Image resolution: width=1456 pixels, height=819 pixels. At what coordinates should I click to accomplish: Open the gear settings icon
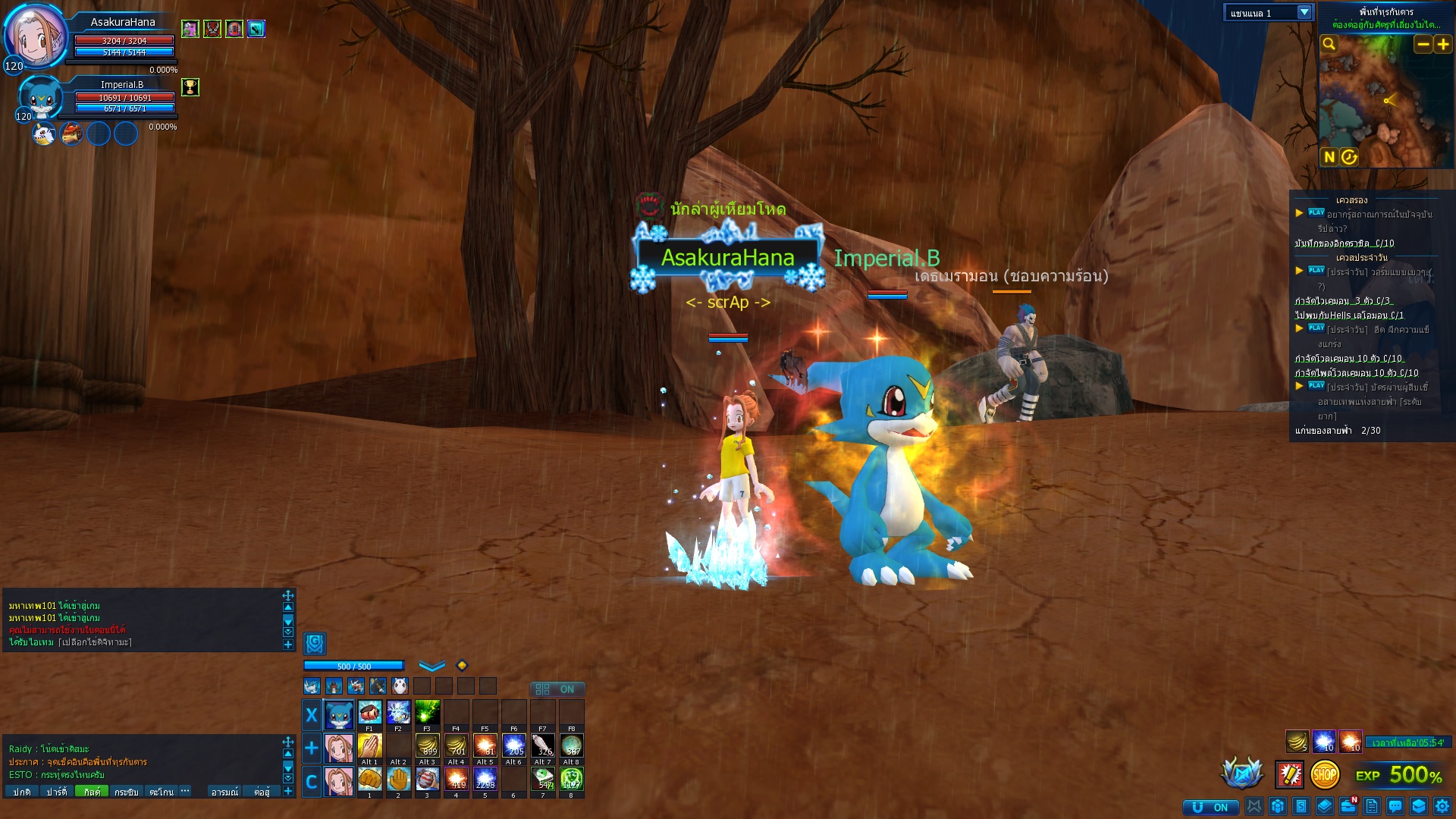coord(1442,806)
